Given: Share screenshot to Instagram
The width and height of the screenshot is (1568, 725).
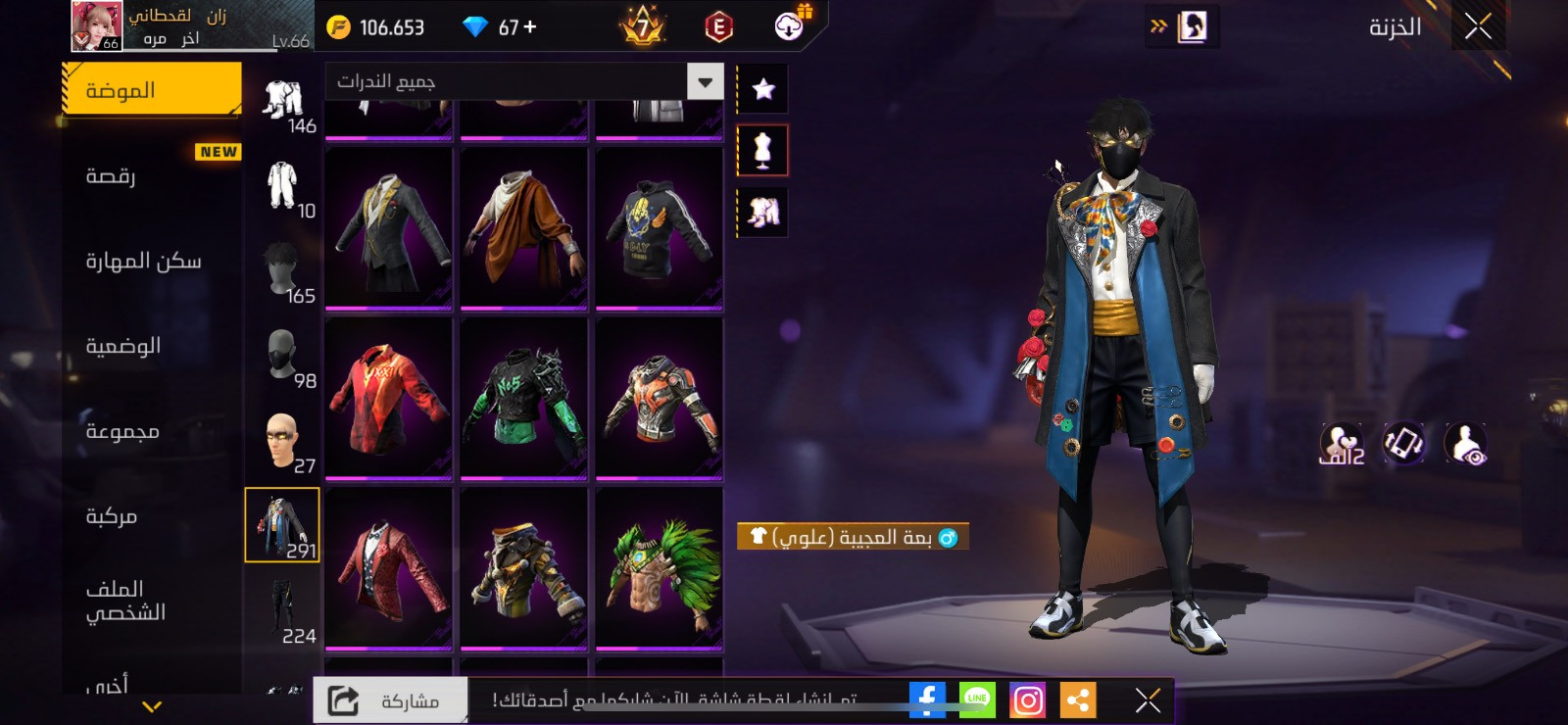Looking at the screenshot, I should tap(1027, 701).
